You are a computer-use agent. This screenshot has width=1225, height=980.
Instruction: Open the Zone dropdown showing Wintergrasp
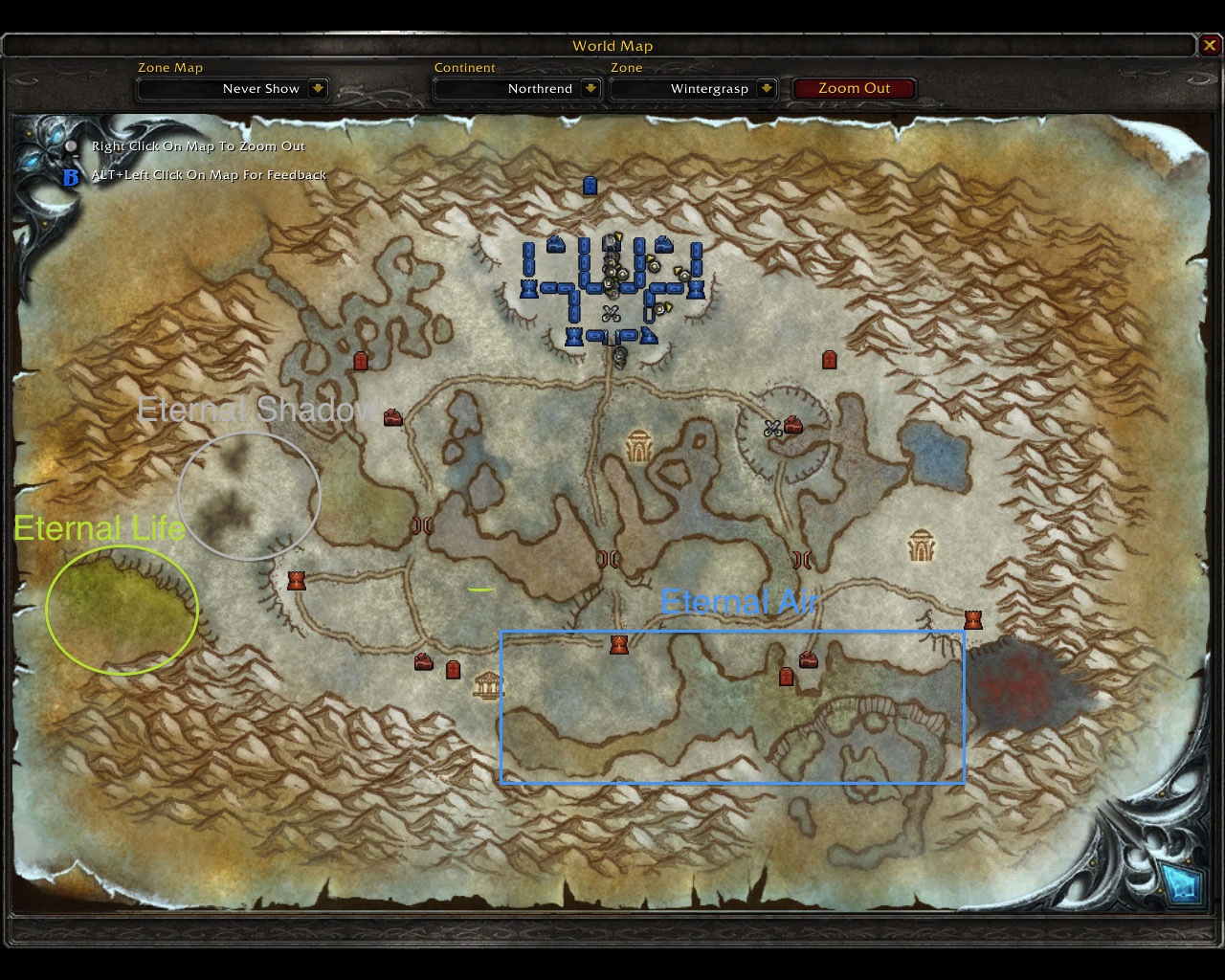click(x=694, y=88)
